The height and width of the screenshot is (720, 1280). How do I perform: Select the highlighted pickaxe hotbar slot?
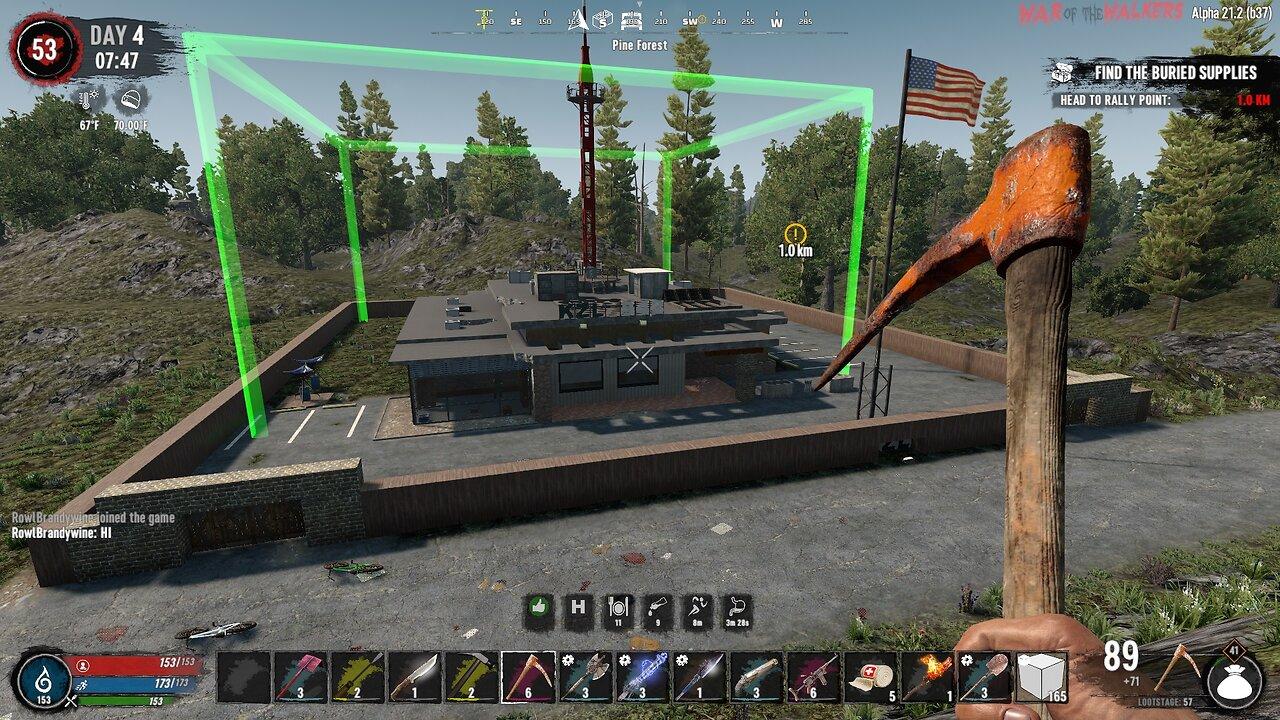pos(529,676)
